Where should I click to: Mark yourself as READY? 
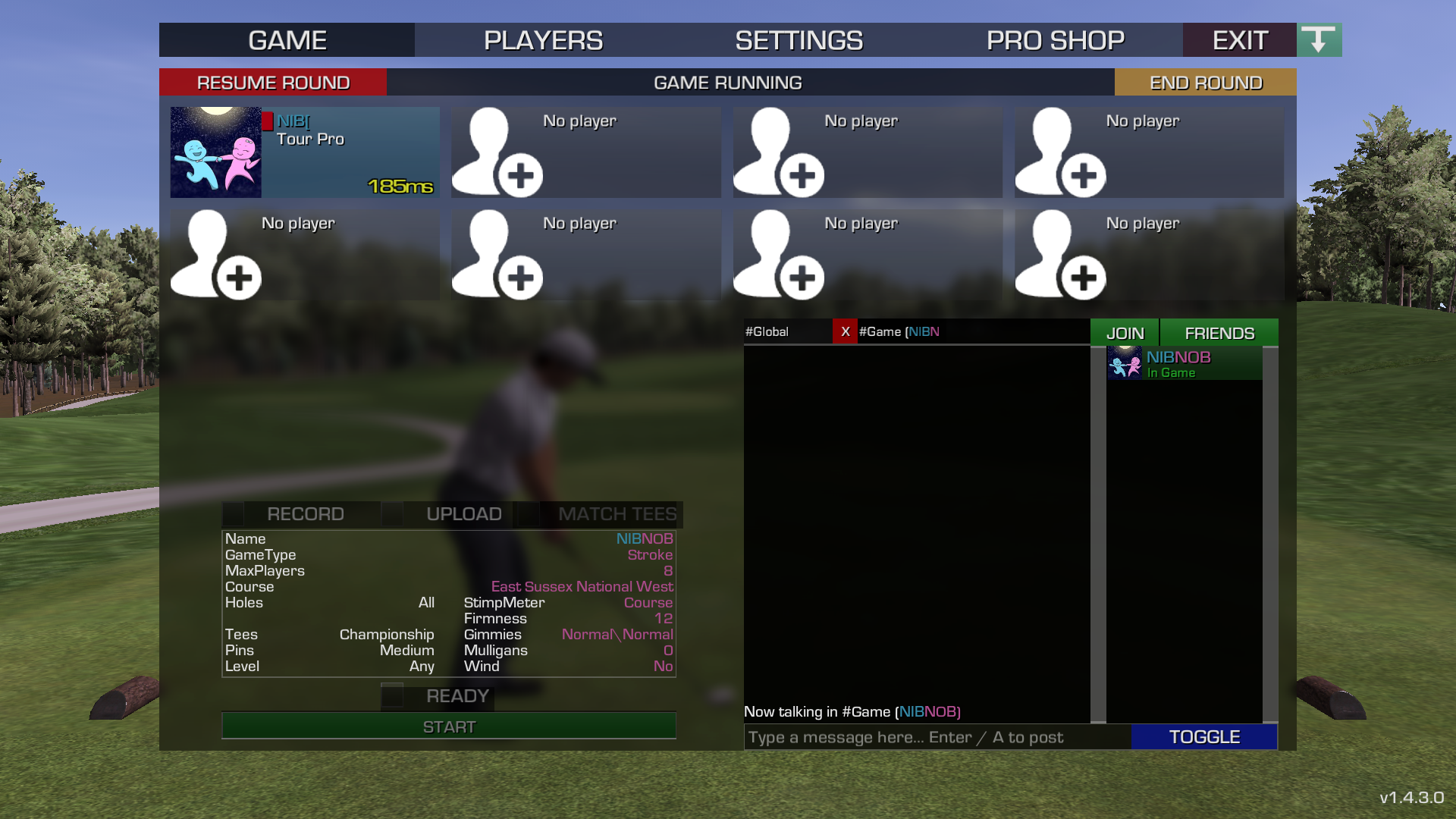tap(392, 696)
